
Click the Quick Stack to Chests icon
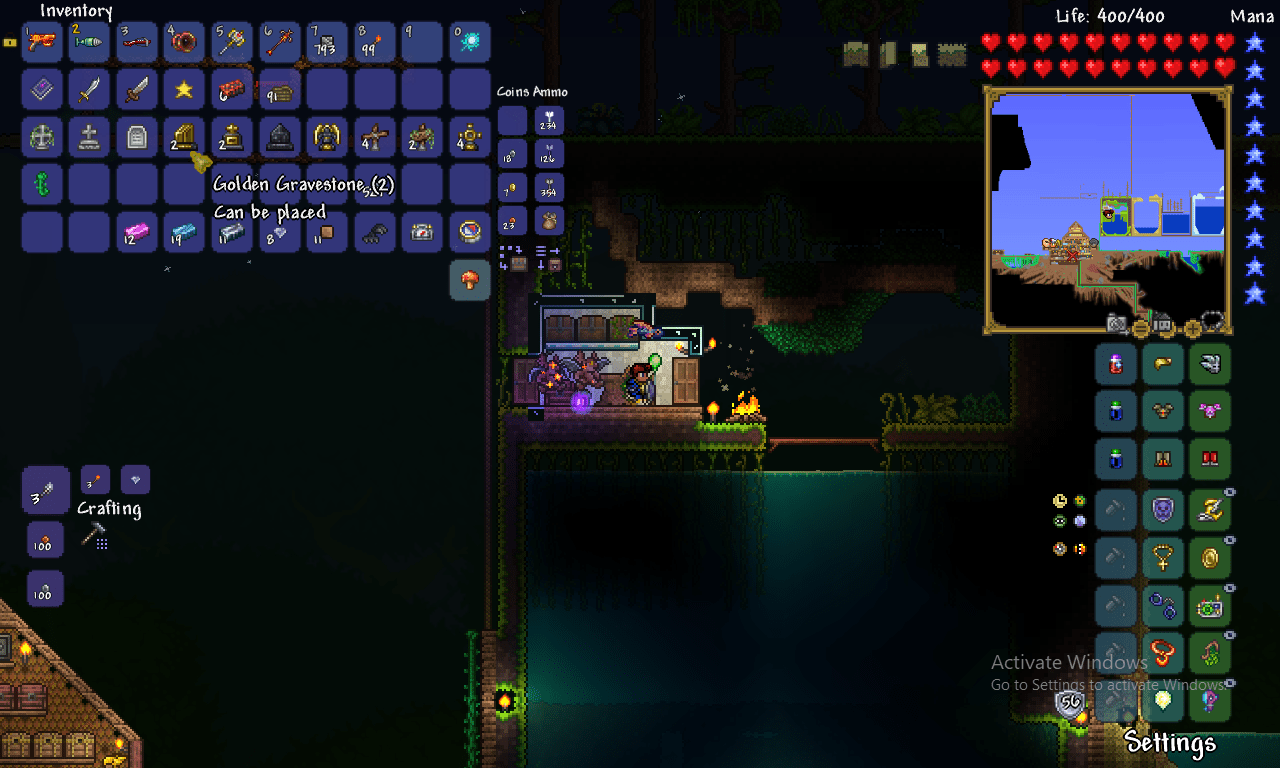tap(518, 264)
